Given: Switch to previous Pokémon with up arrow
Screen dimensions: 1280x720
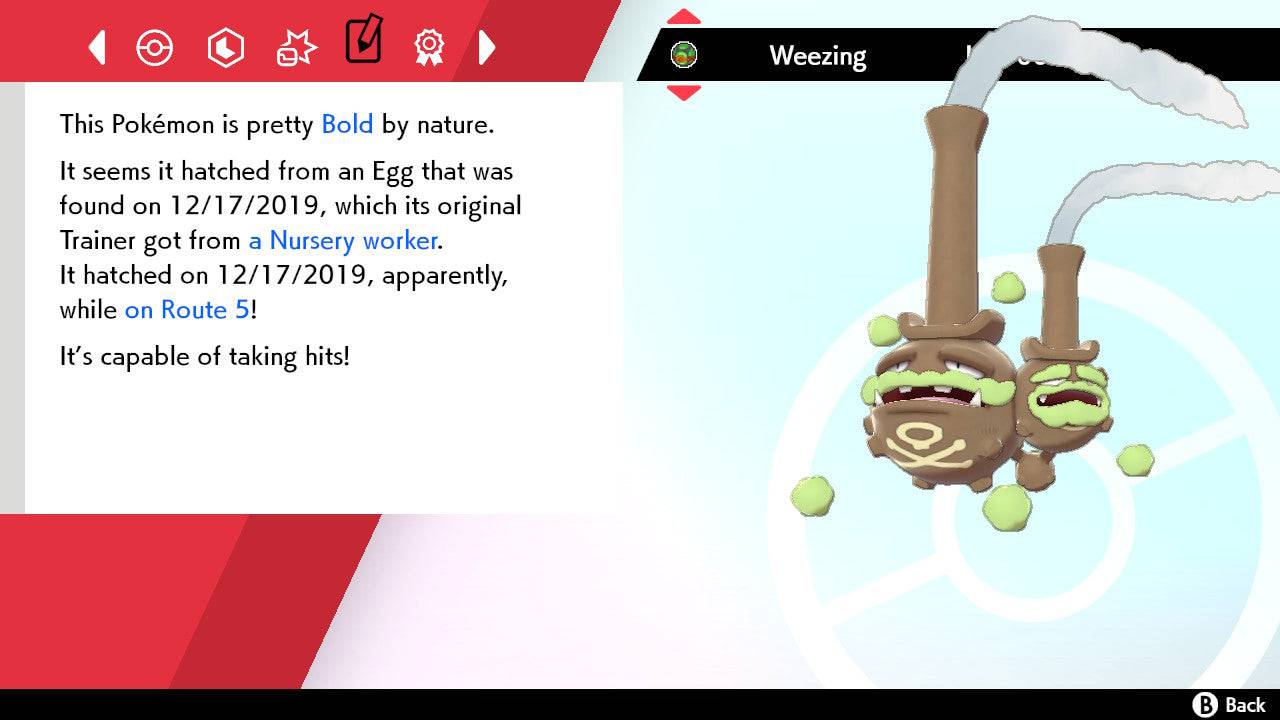Looking at the screenshot, I should click(x=683, y=14).
